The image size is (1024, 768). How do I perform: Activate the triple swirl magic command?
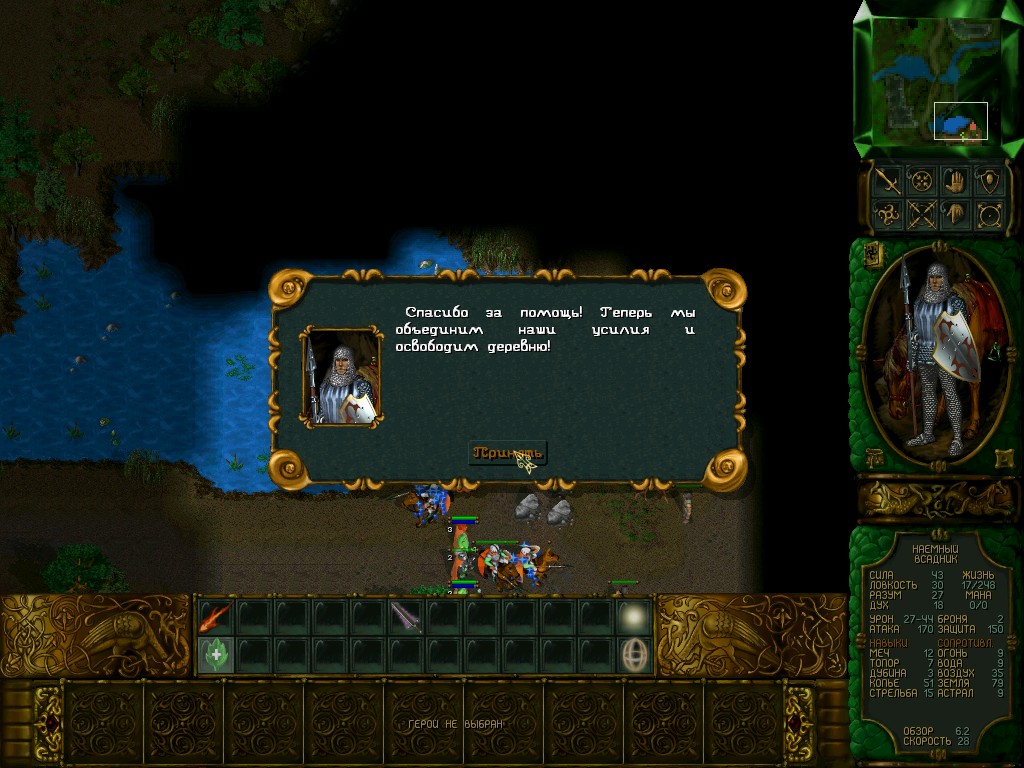pos(887,214)
